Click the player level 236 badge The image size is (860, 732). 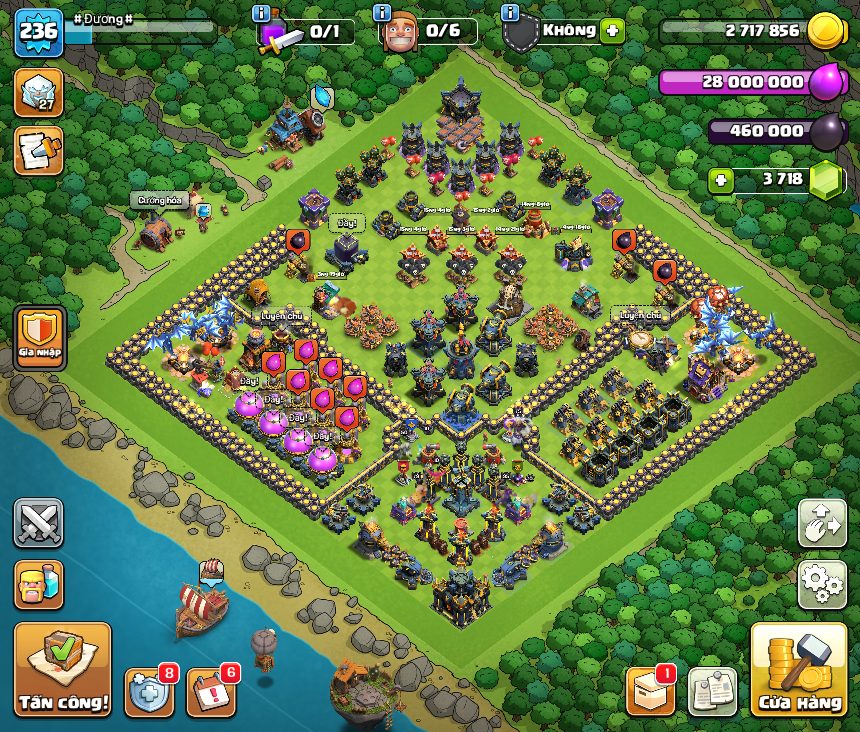(x=38, y=33)
